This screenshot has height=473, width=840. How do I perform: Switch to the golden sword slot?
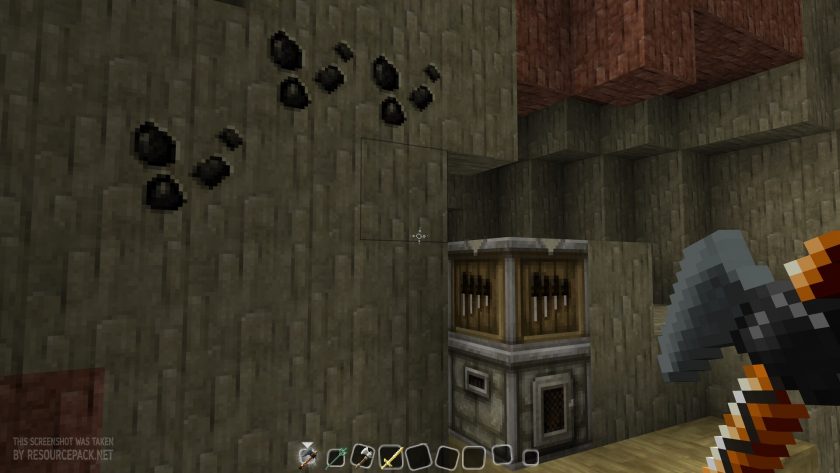[x=390, y=457]
